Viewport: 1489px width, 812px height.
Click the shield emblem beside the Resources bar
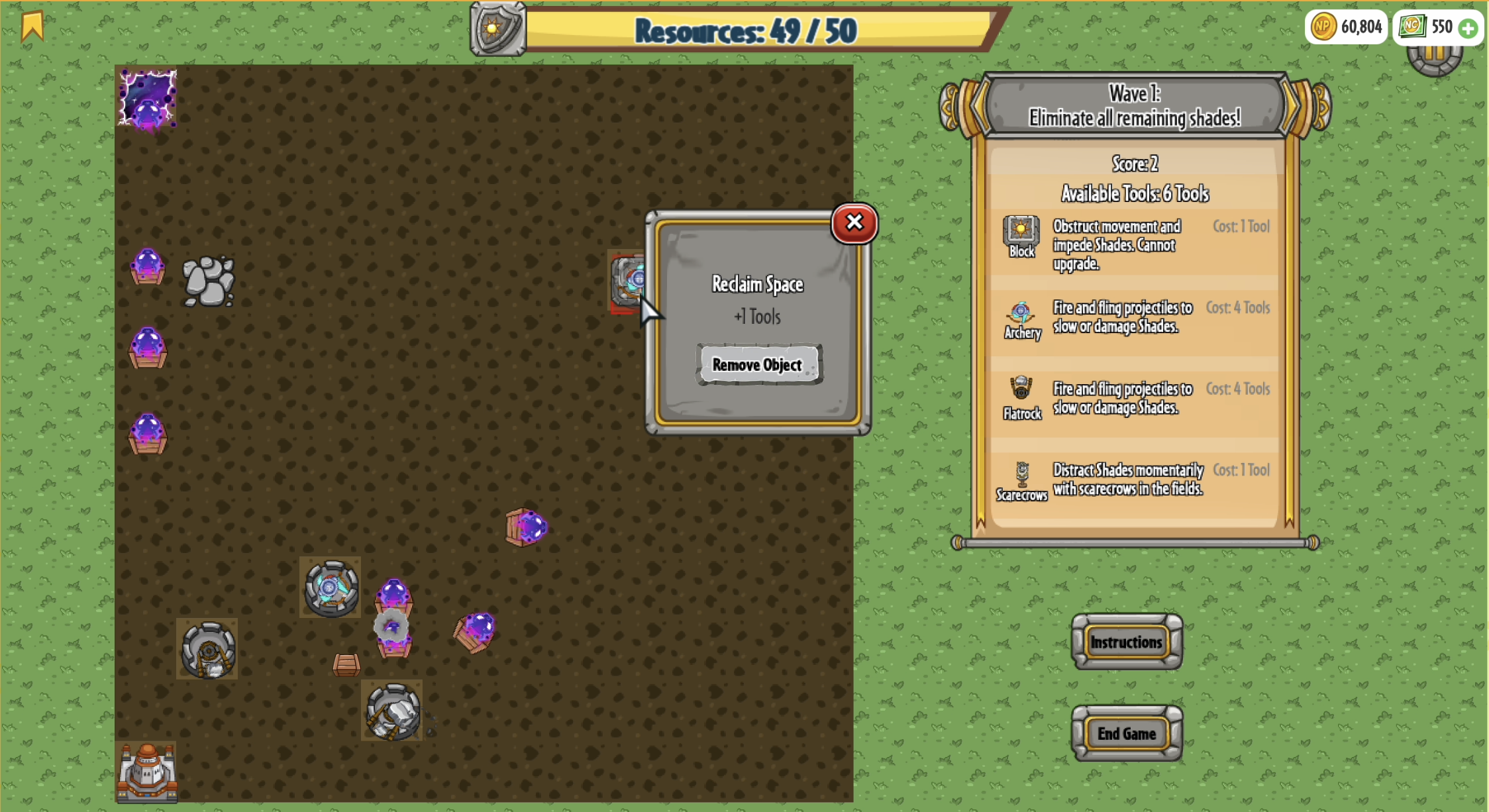click(497, 29)
